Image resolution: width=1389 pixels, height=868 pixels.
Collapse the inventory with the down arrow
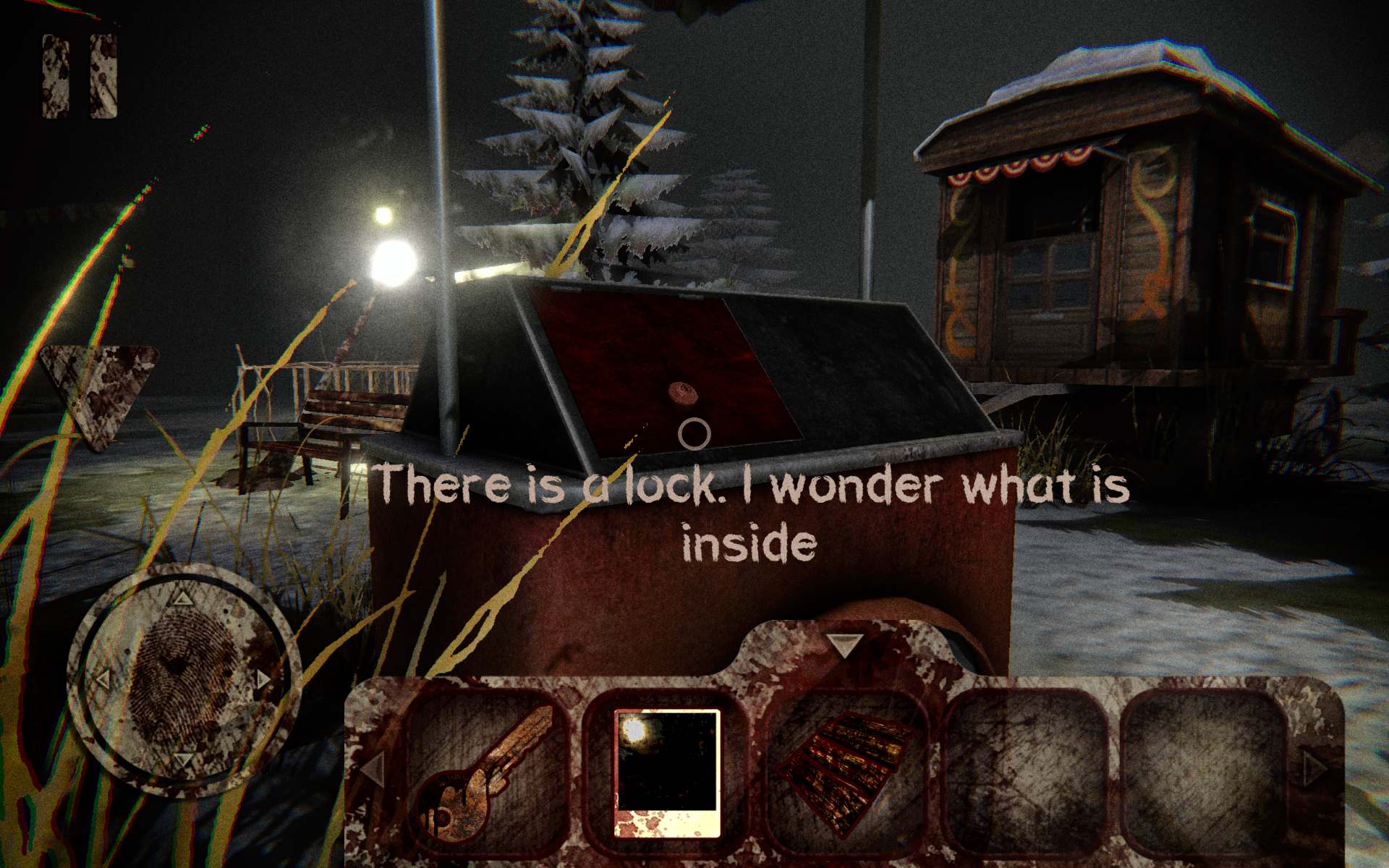pos(845,644)
